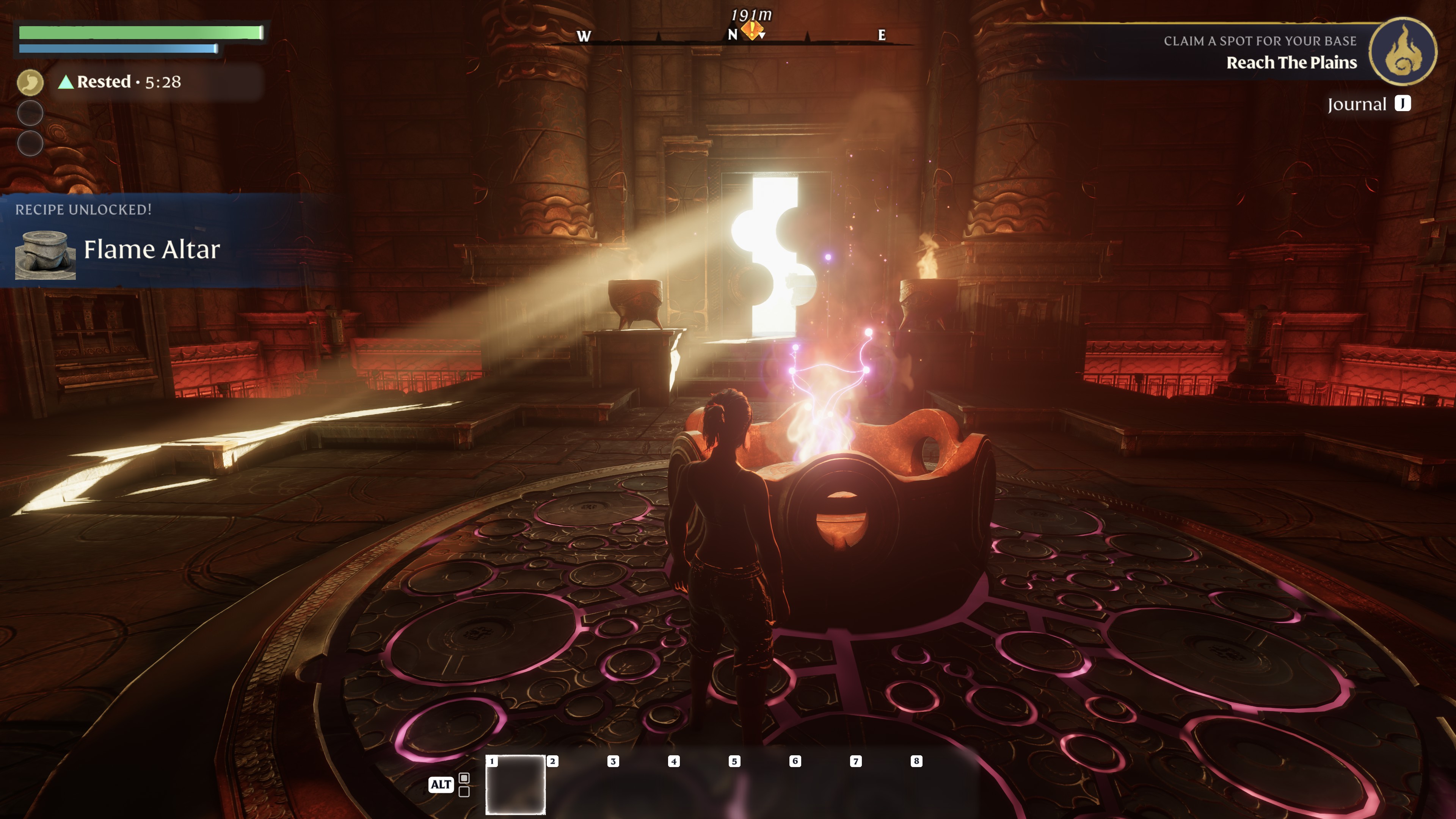This screenshot has width=1456, height=819.
Task: Click the flame emblem quest icon
Action: point(1402,51)
